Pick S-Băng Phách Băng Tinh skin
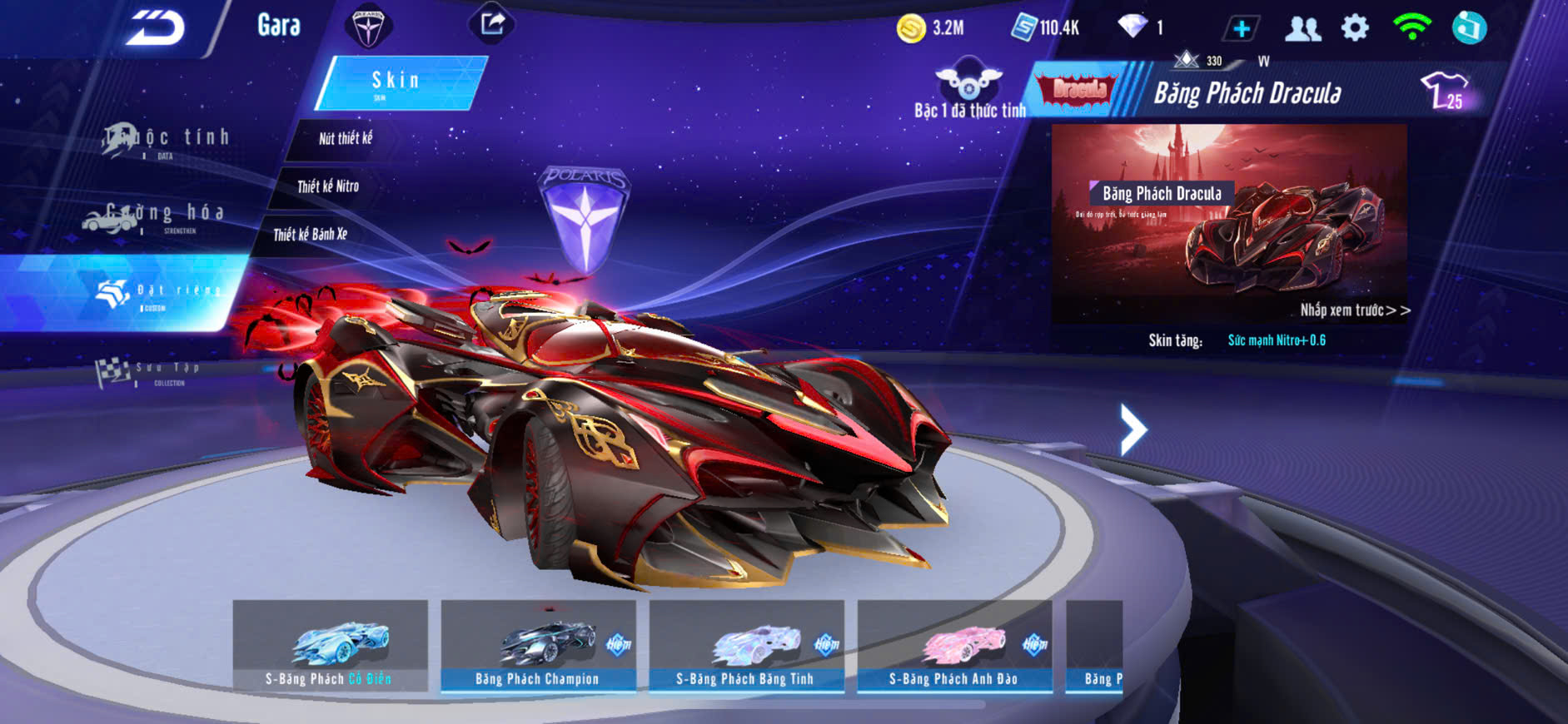Screen dimensions: 1568x724 746,646
